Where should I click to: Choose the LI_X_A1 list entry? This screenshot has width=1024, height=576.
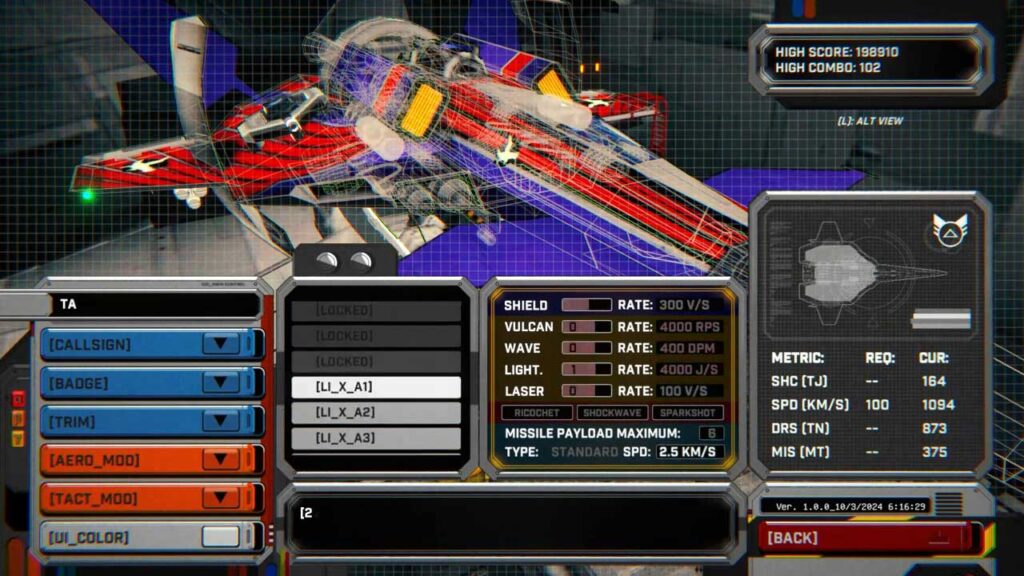376,387
